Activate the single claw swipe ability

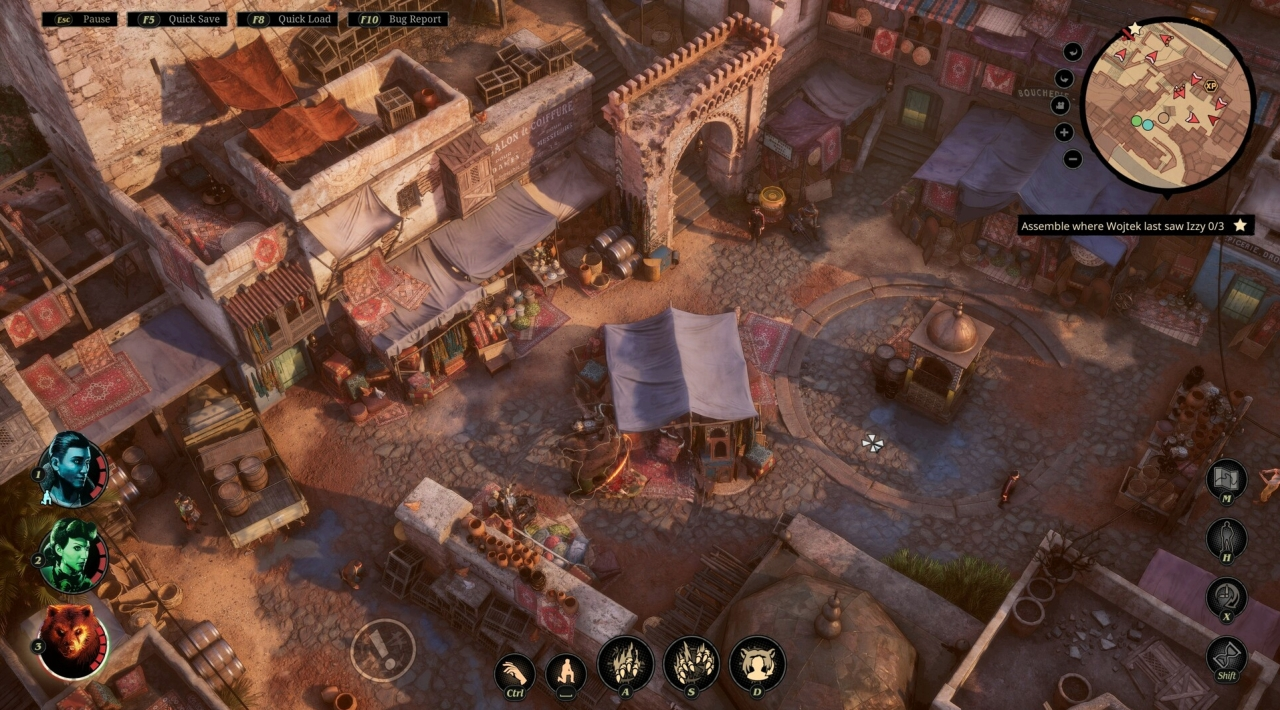(625, 663)
